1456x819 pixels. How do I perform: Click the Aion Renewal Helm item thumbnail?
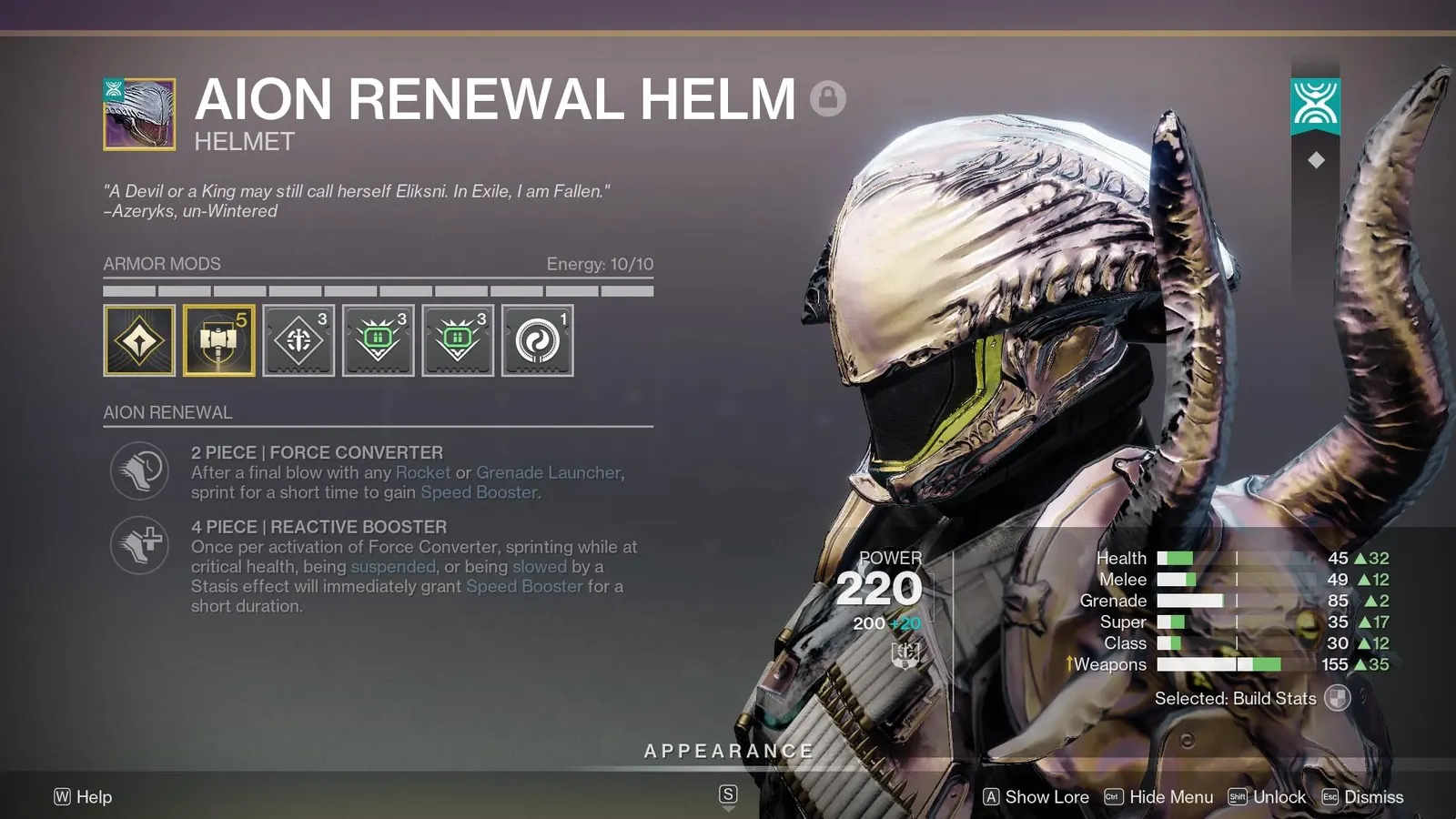[x=139, y=114]
